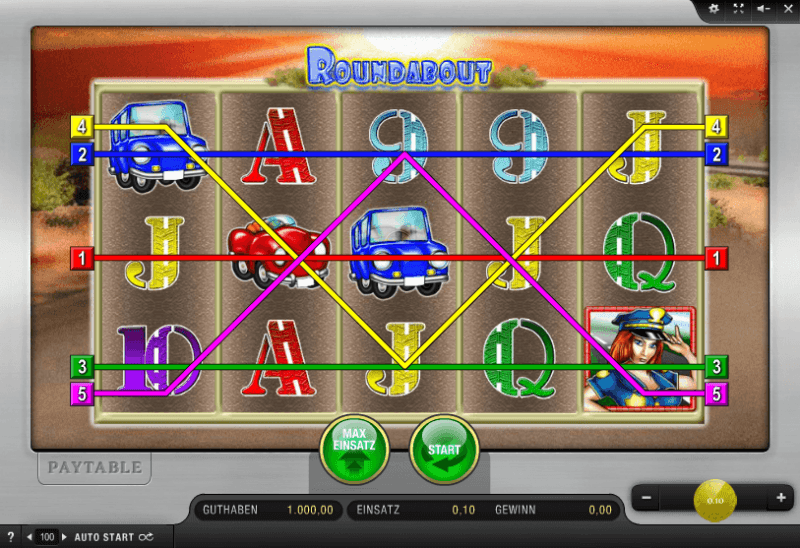
Task: Click the gold 0.10 coin bet chip
Action: click(714, 498)
